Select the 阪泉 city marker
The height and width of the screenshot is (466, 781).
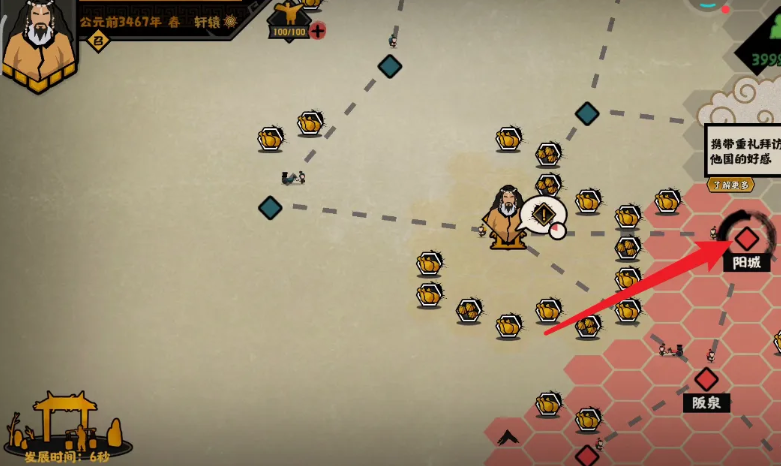point(706,379)
